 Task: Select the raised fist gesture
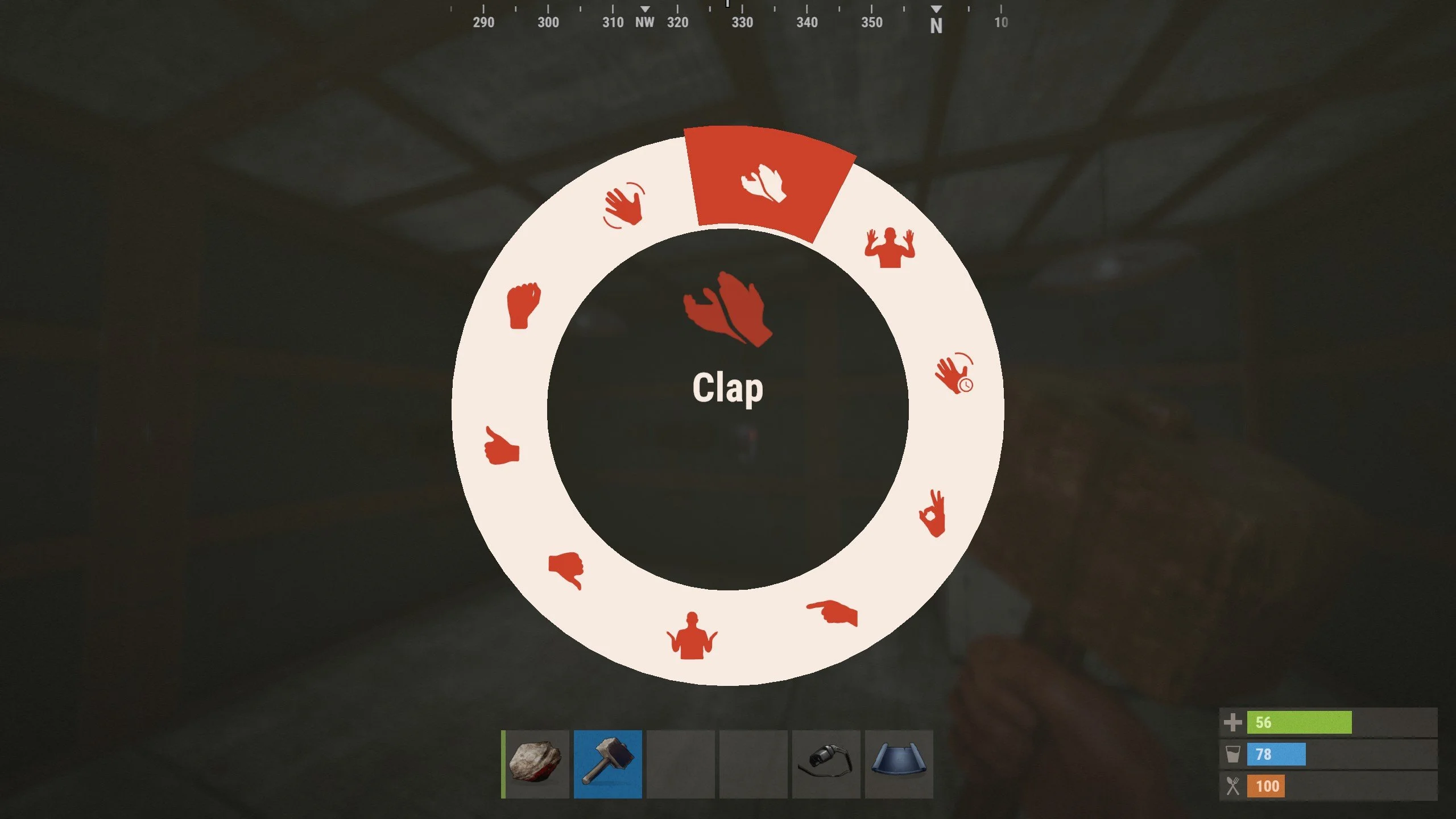(x=523, y=305)
